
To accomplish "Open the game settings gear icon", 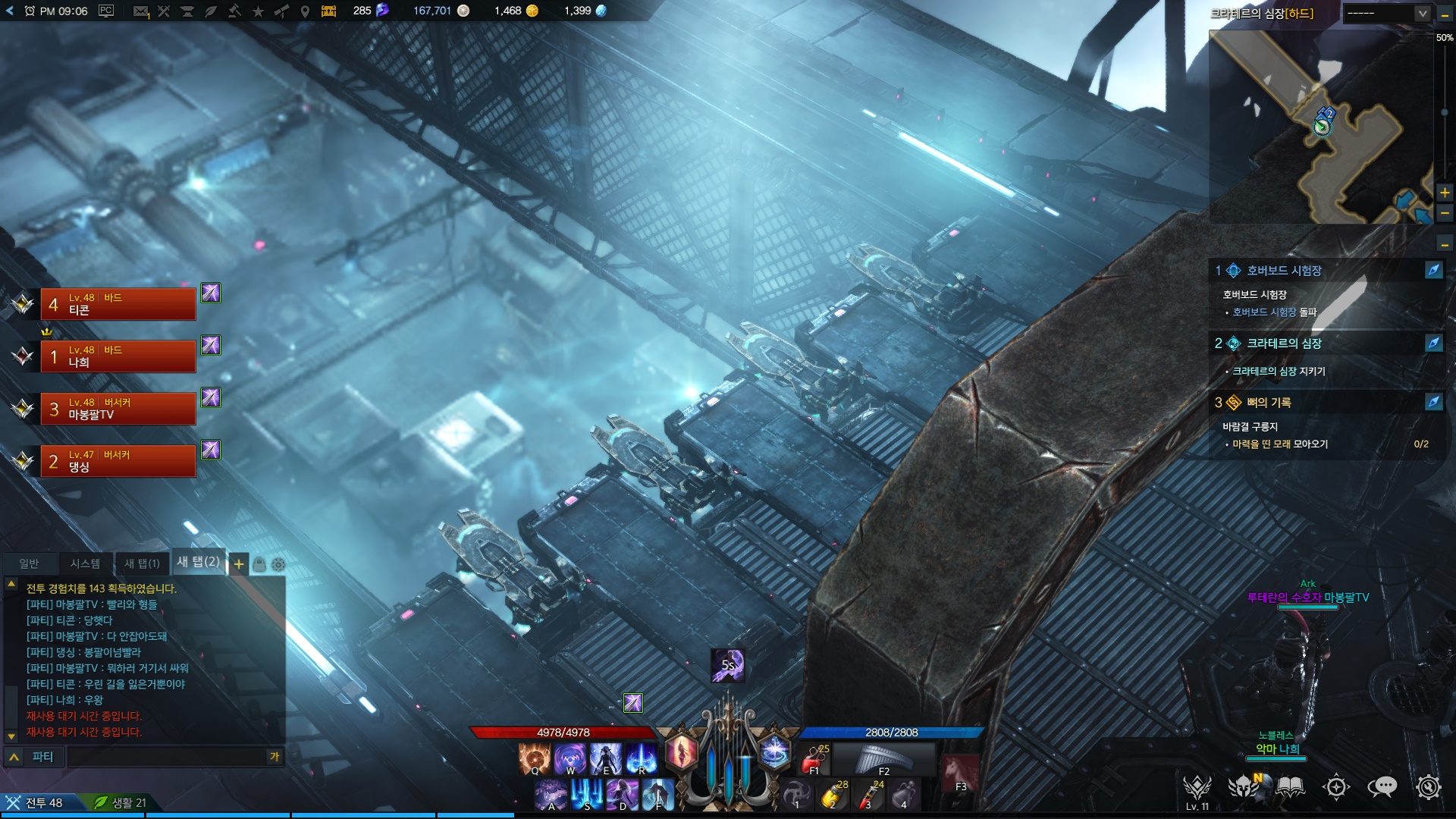I will (x=1428, y=787).
